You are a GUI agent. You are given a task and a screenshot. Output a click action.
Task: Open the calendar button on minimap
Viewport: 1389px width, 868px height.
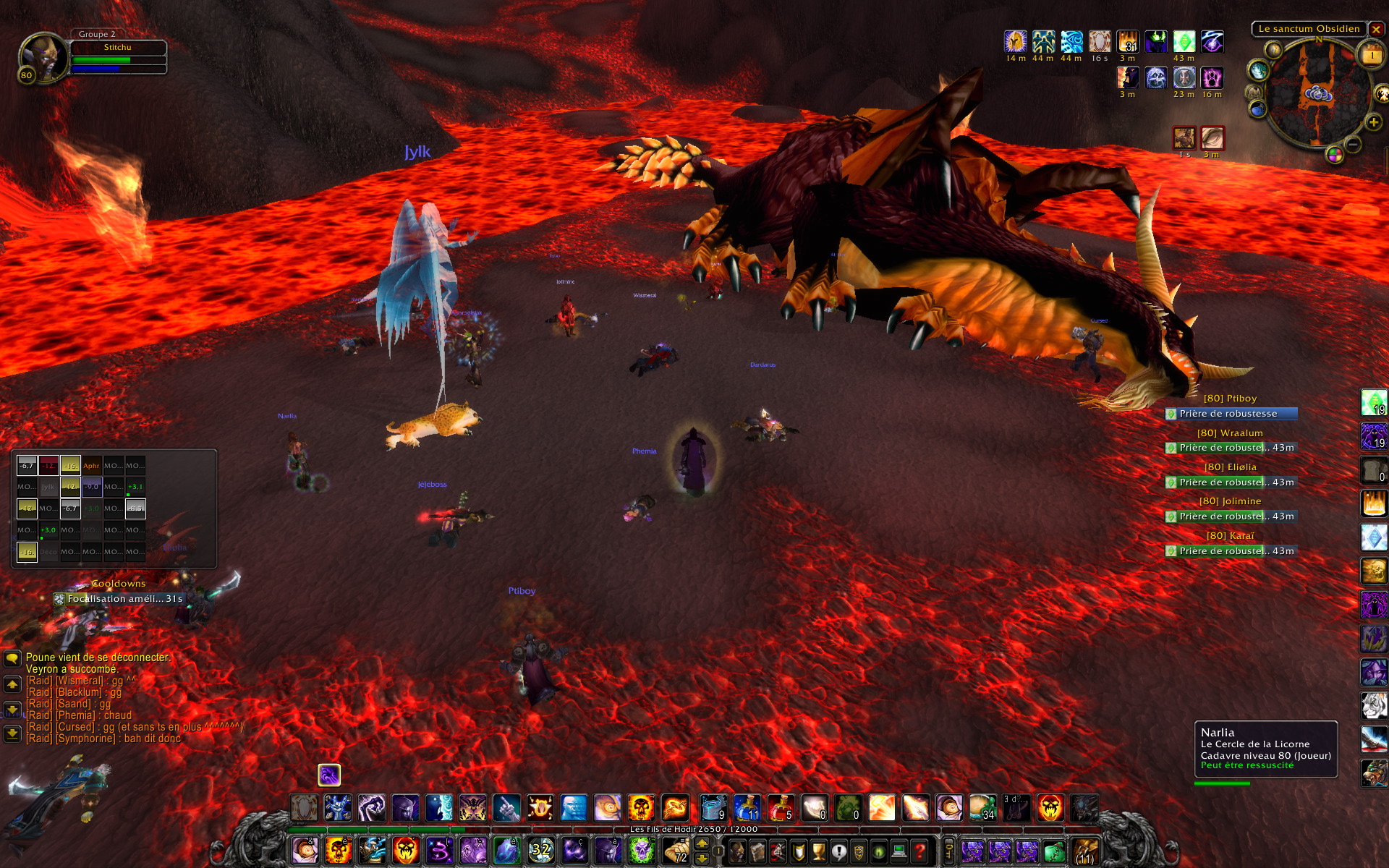pyautogui.click(x=1372, y=56)
